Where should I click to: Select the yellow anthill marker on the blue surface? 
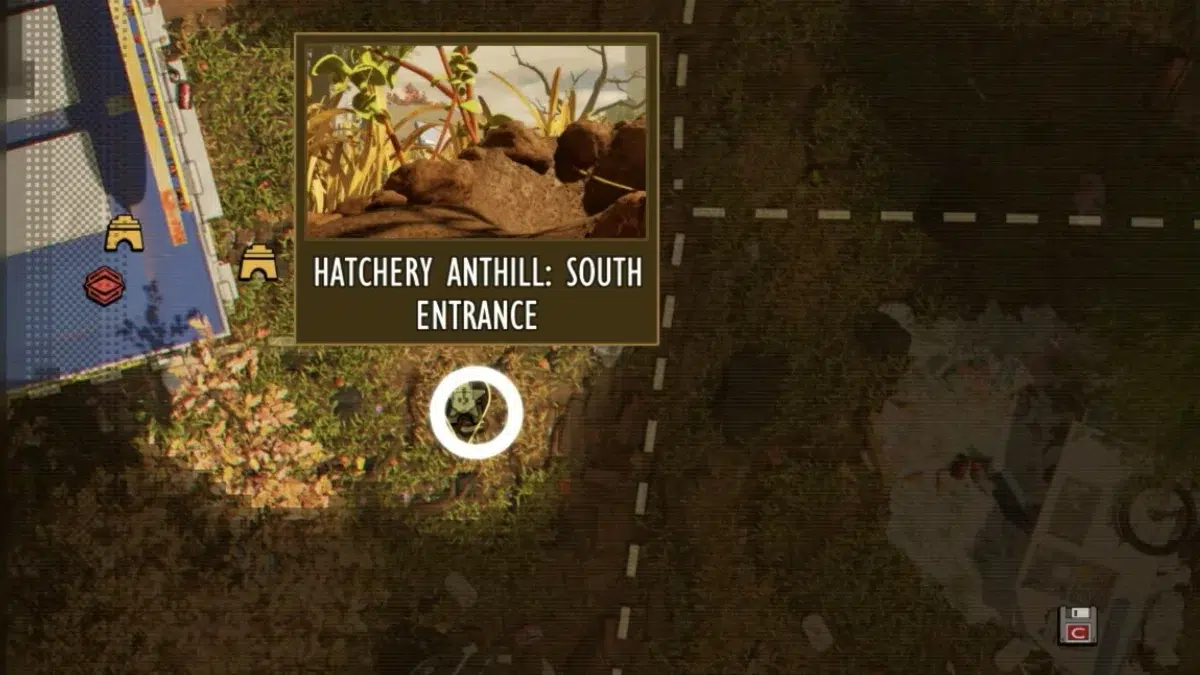(x=124, y=233)
